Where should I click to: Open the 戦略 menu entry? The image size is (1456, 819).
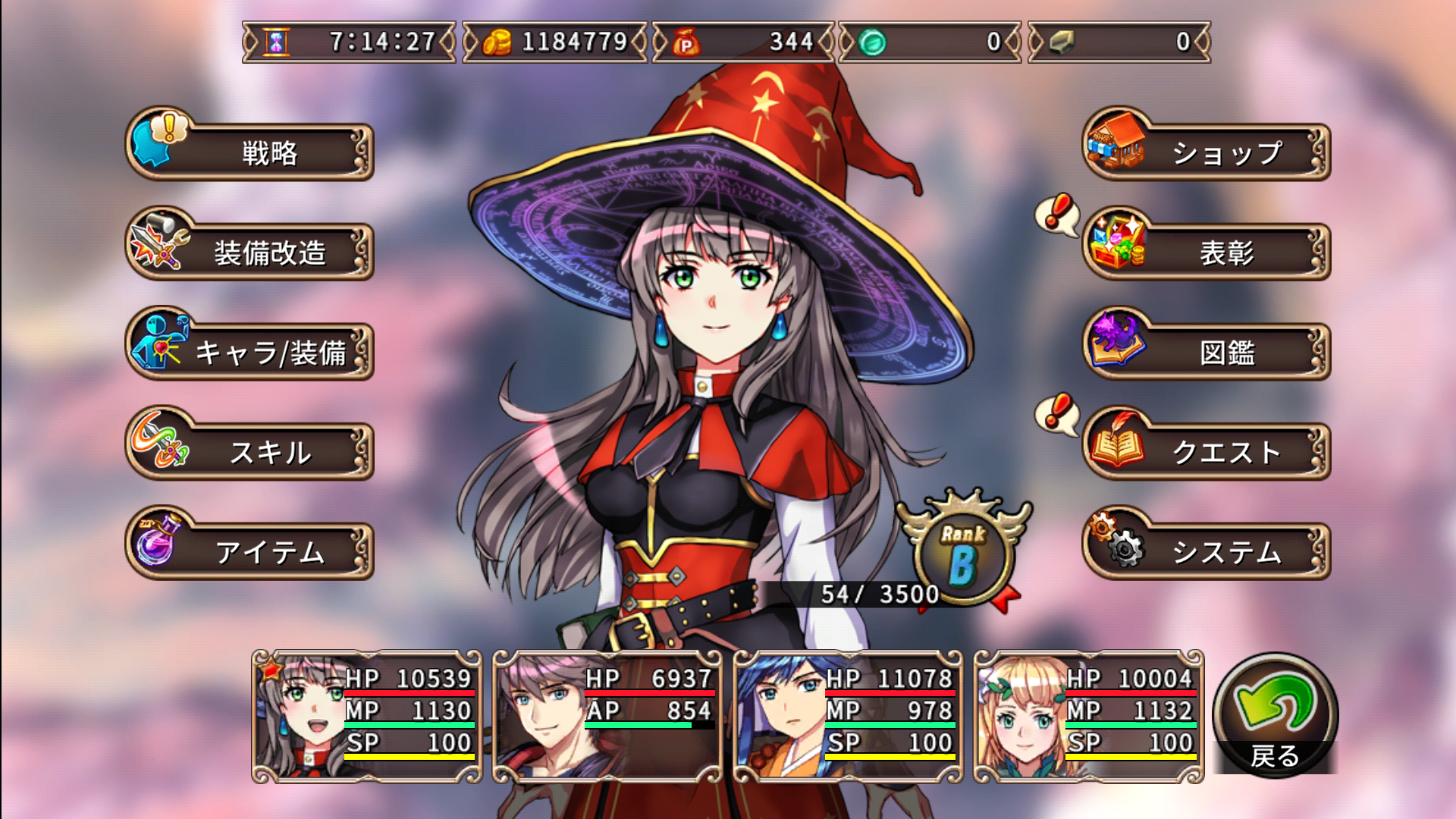click(265, 152)
